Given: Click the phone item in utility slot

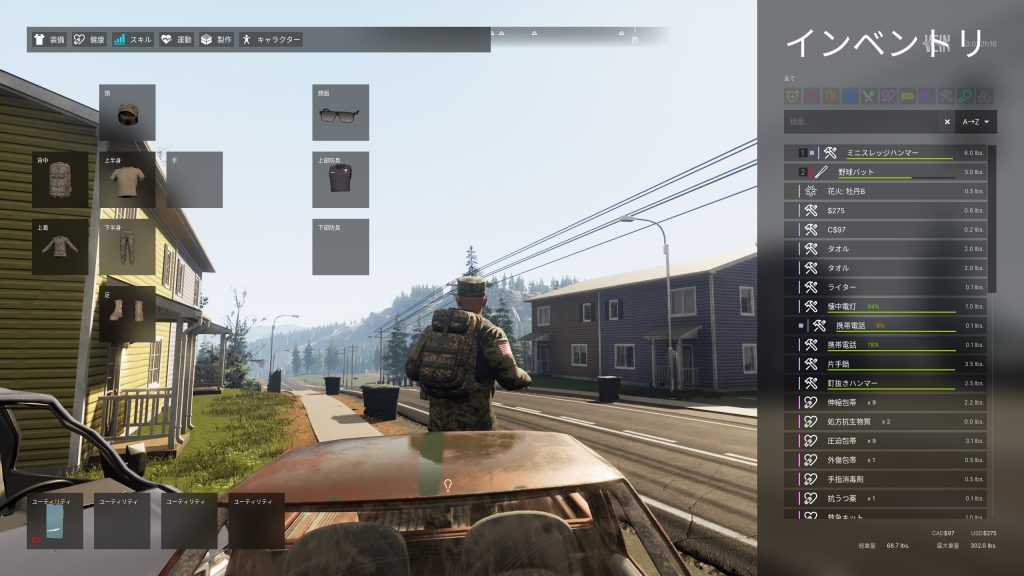Looking at the screenshot, I should point(56,523).
